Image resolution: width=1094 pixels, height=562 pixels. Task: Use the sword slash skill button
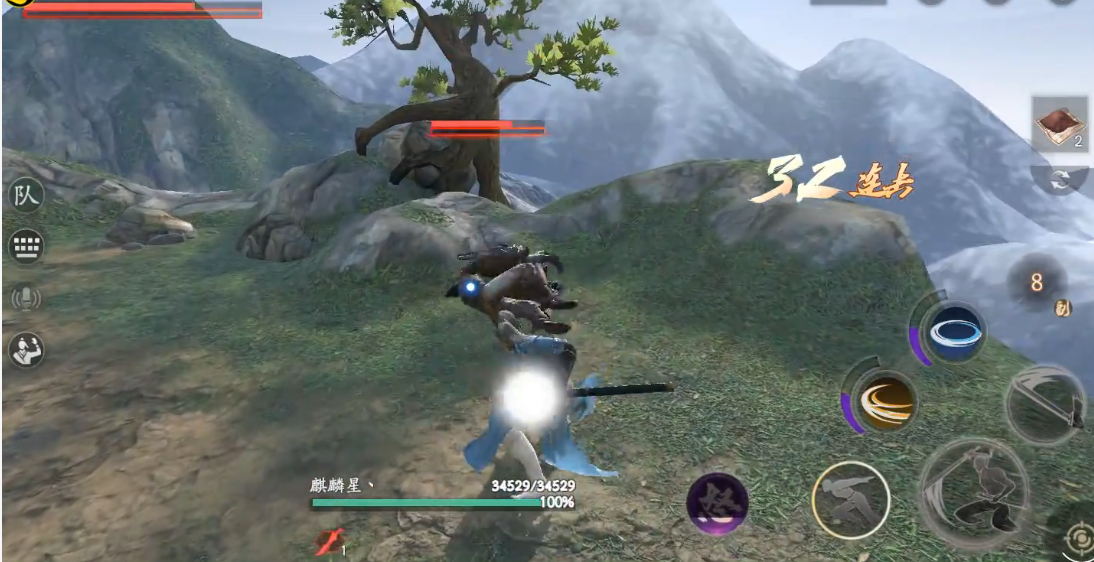(x=1045, y=404)
